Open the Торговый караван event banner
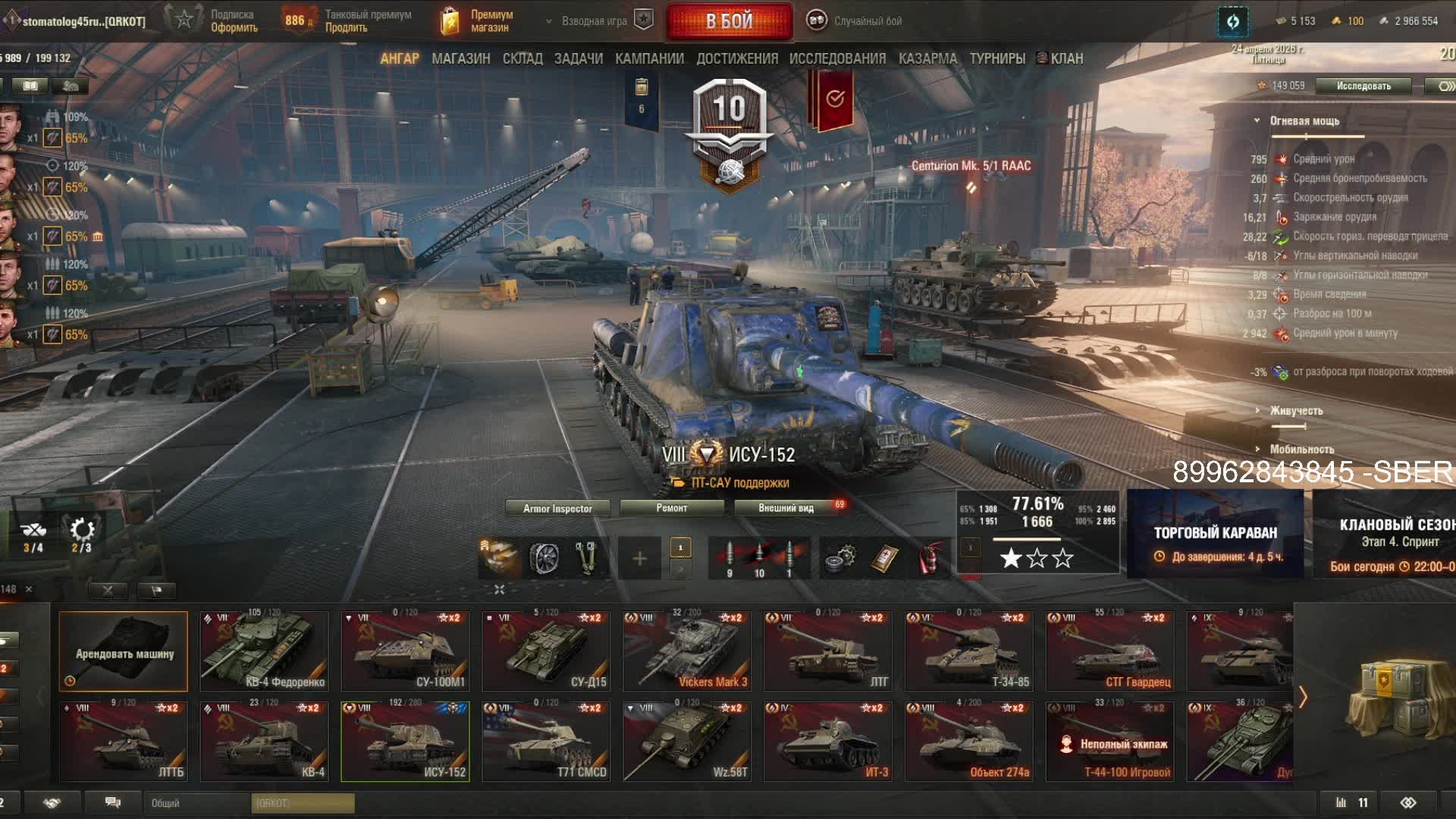 (1215, 534)
